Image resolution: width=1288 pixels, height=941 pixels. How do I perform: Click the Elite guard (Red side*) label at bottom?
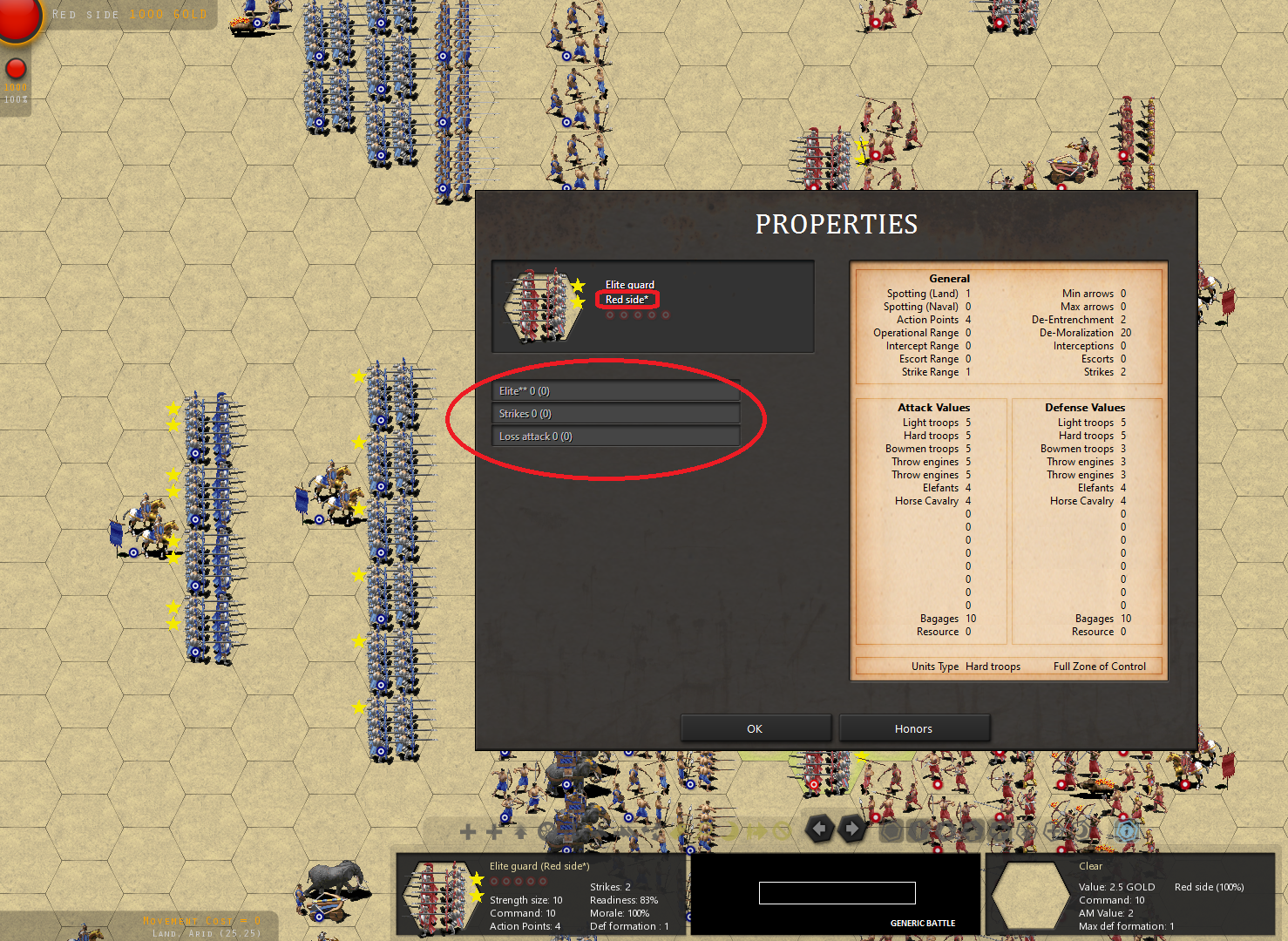pos(540,865)
